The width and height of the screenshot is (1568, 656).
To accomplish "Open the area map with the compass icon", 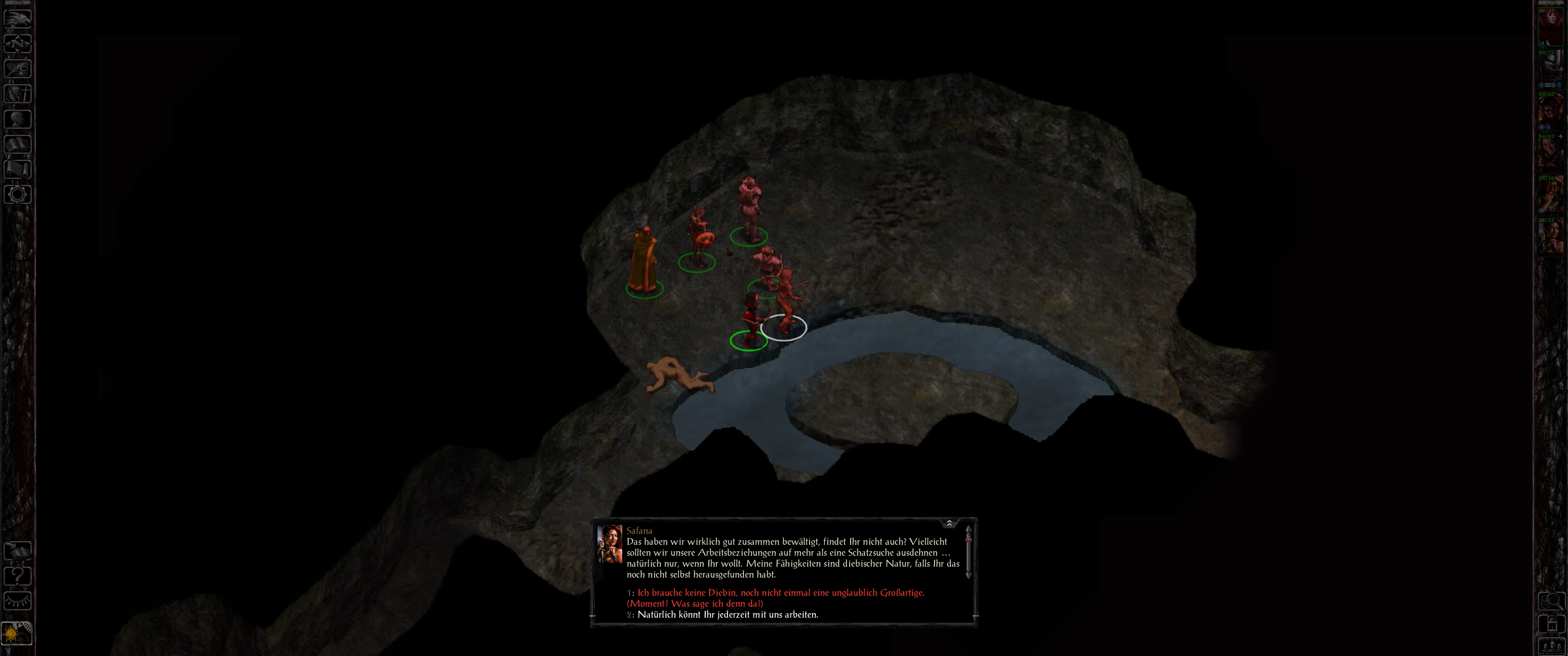I will (18, 44).
